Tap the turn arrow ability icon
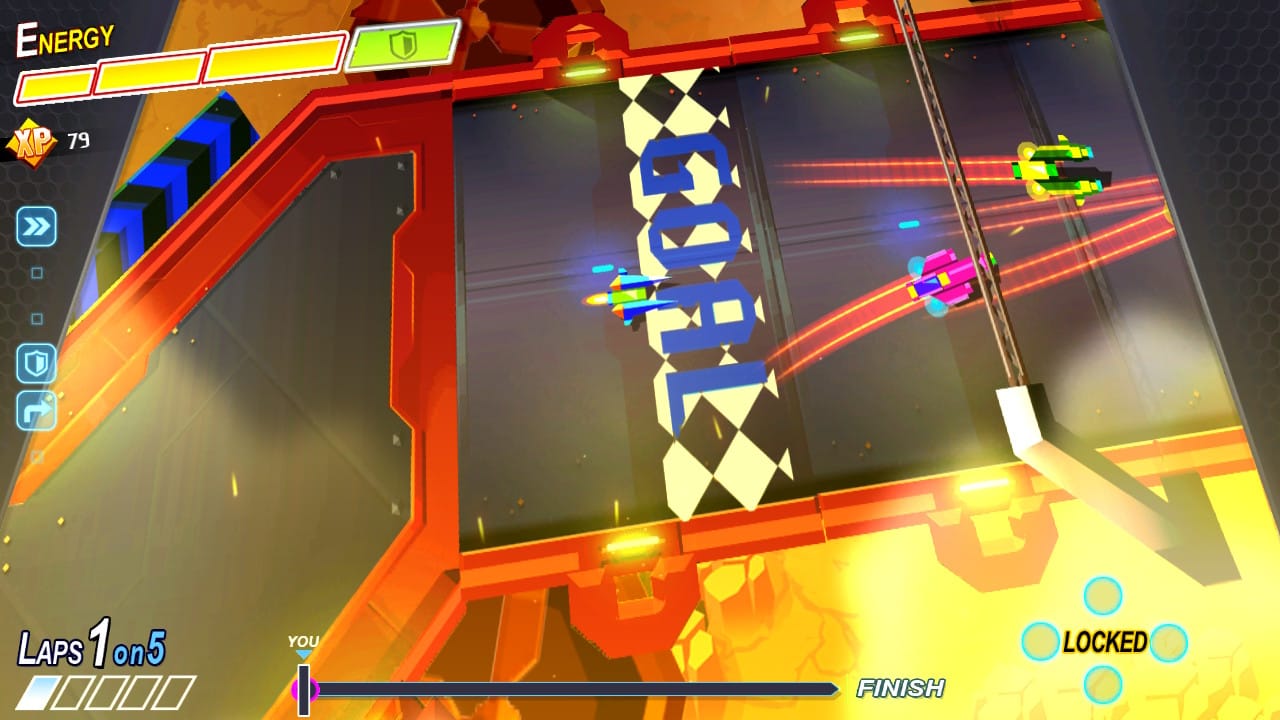This screenshot has height=720, width=1280. (36, 409)
